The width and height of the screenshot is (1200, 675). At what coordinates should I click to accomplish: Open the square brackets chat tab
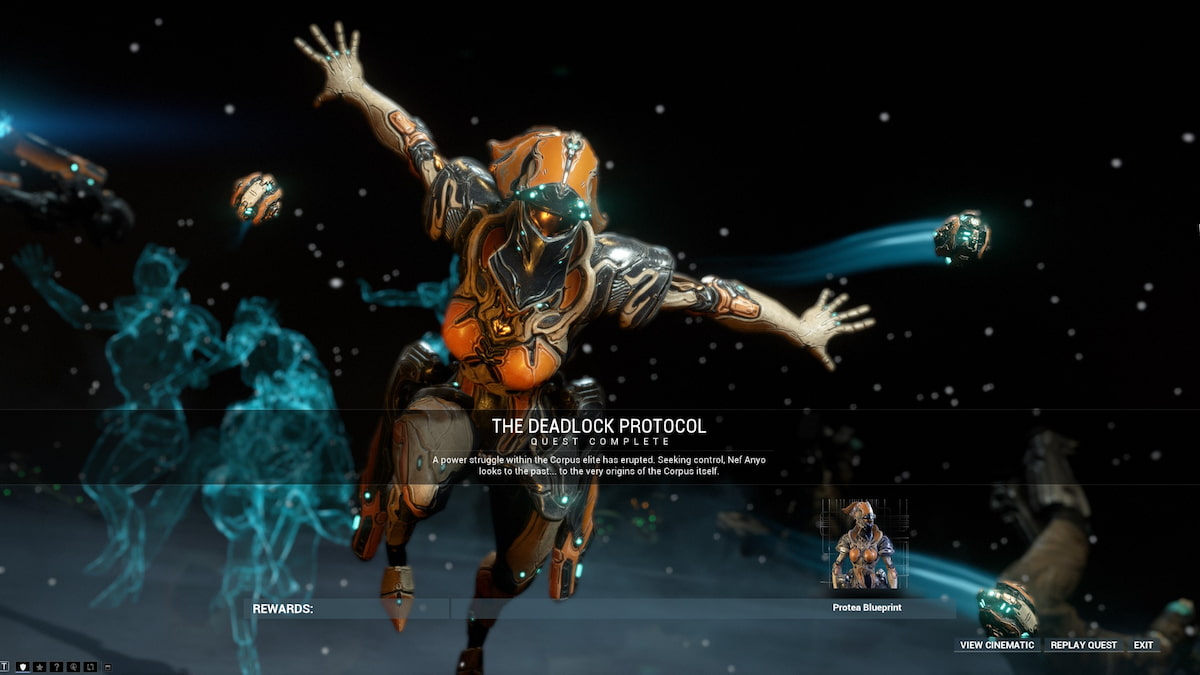pos(90,666)
